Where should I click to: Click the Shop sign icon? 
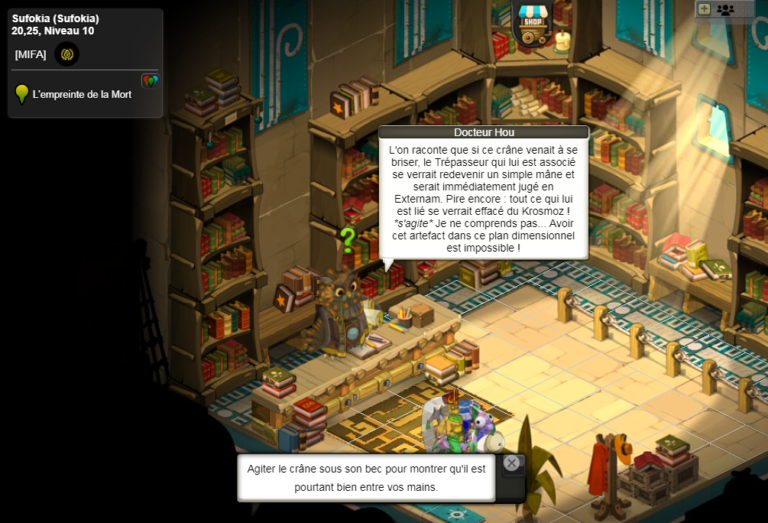coord(533,24)
